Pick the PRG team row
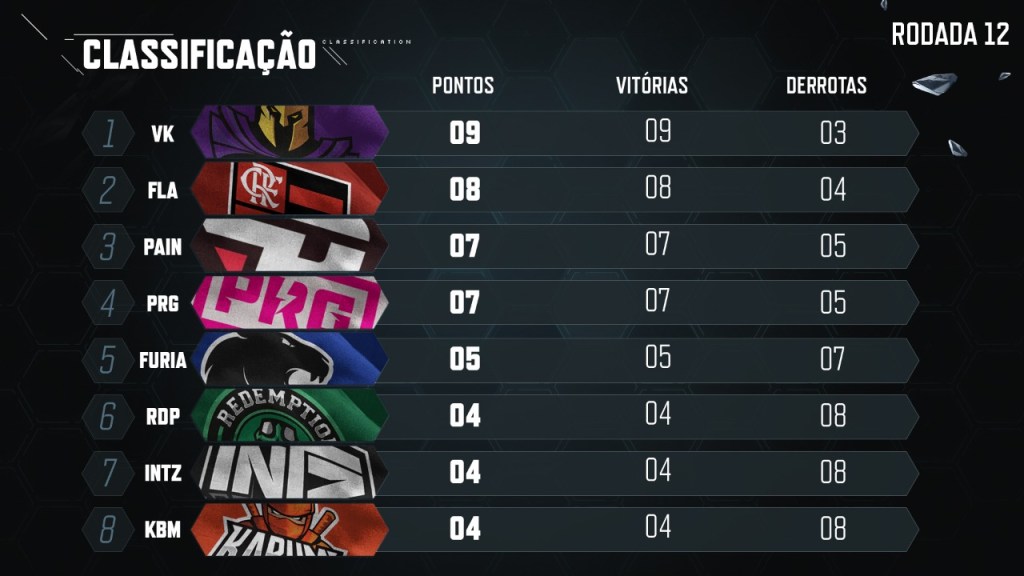The width and height of the screenshot is (1024, 576). (500, 302)
